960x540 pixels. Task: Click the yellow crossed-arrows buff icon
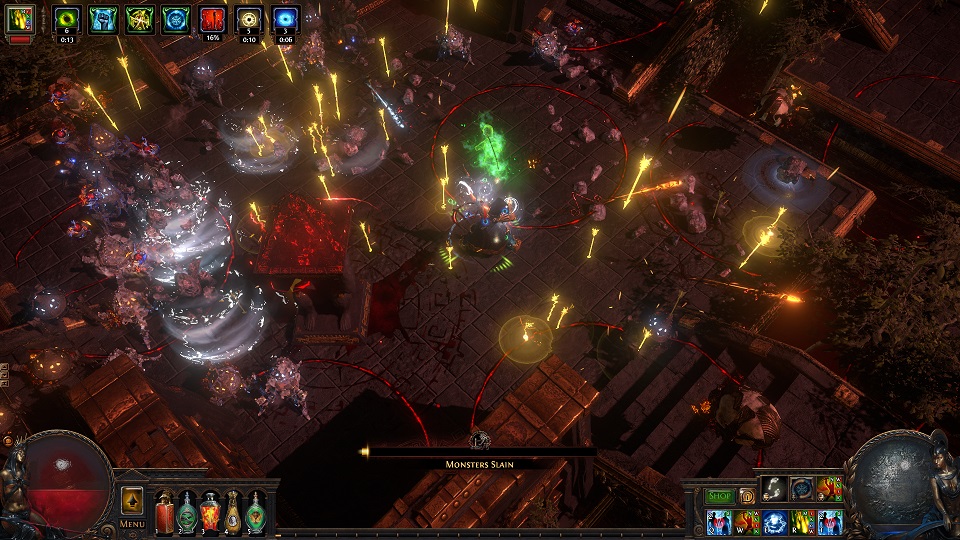139,18
